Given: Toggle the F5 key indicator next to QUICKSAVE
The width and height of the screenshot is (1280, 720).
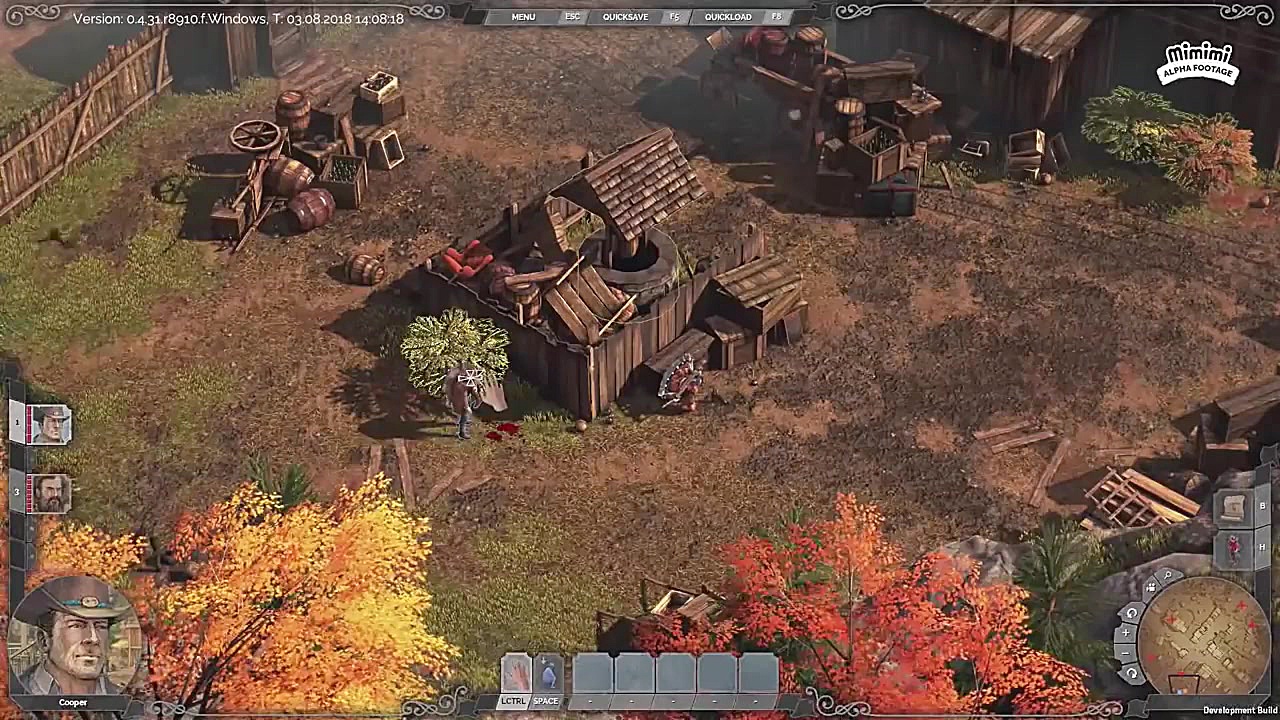Looking at the screenshot, I should (x=674, y=16).
